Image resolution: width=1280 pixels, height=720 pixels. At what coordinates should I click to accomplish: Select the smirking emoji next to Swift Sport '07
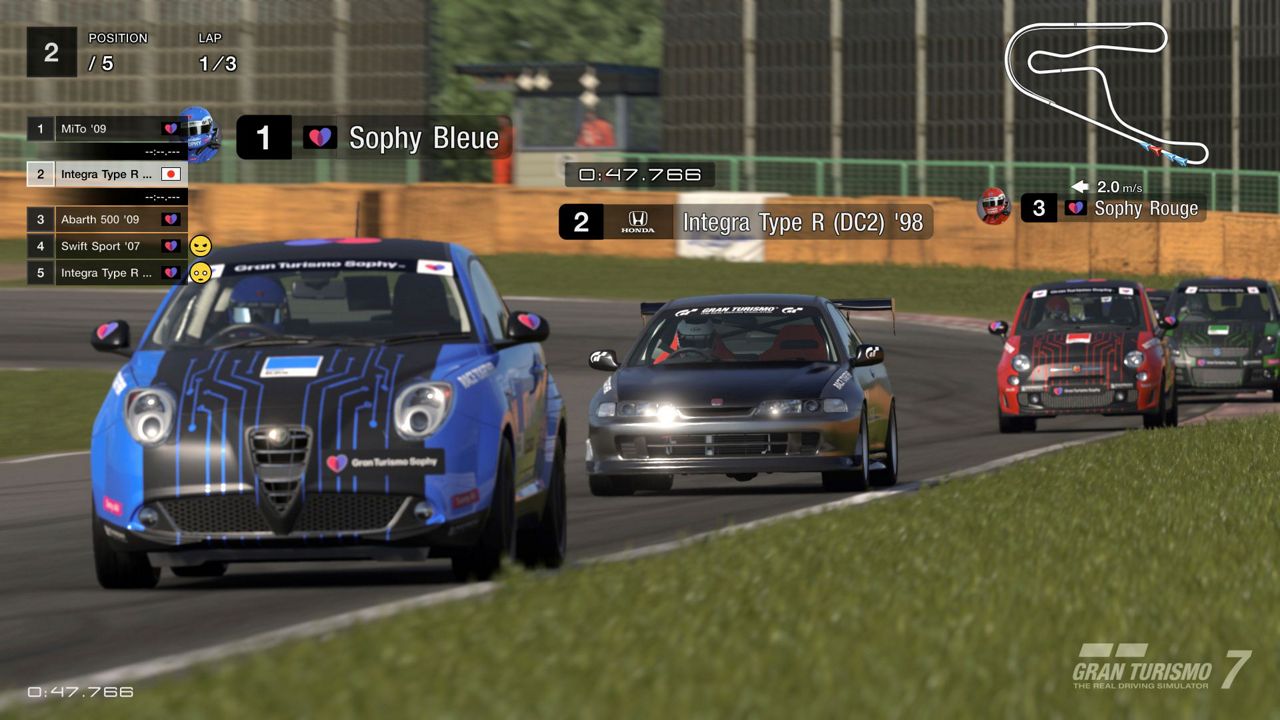tap(201, 246)
